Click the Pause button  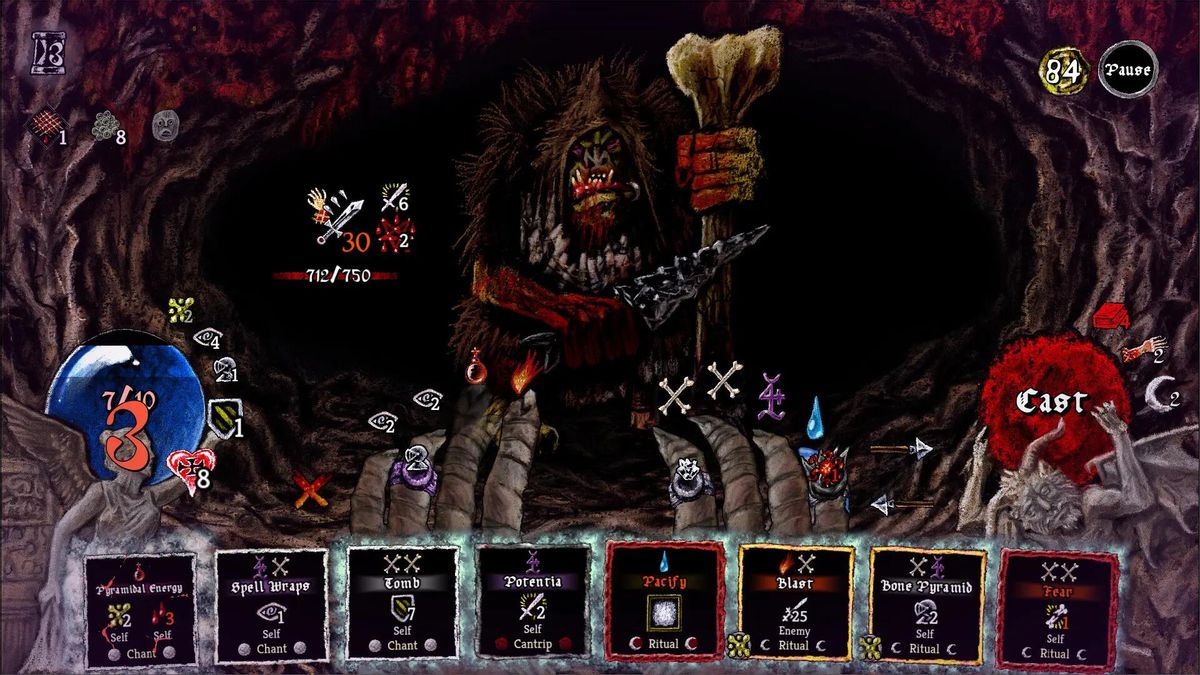click(1128, 70)
